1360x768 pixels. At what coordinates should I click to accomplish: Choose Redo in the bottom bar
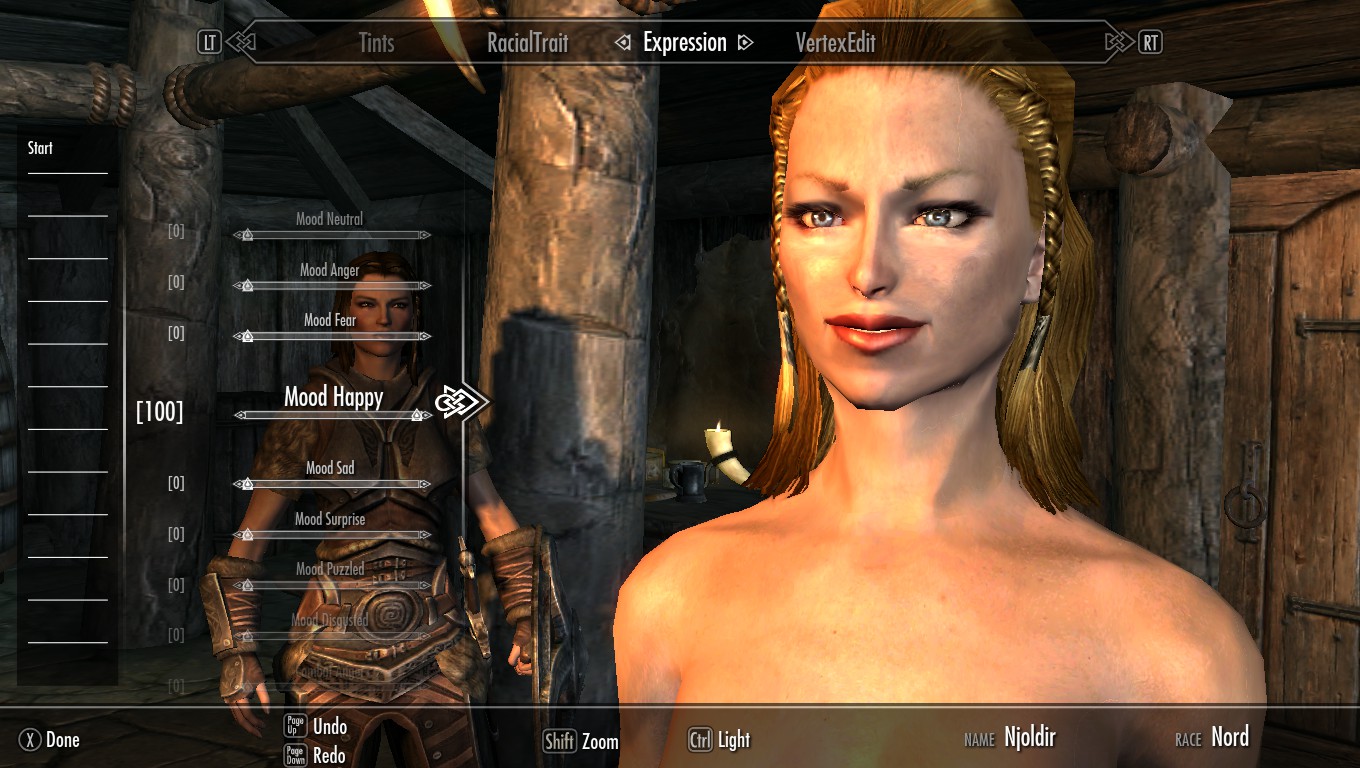coord(329,755)
